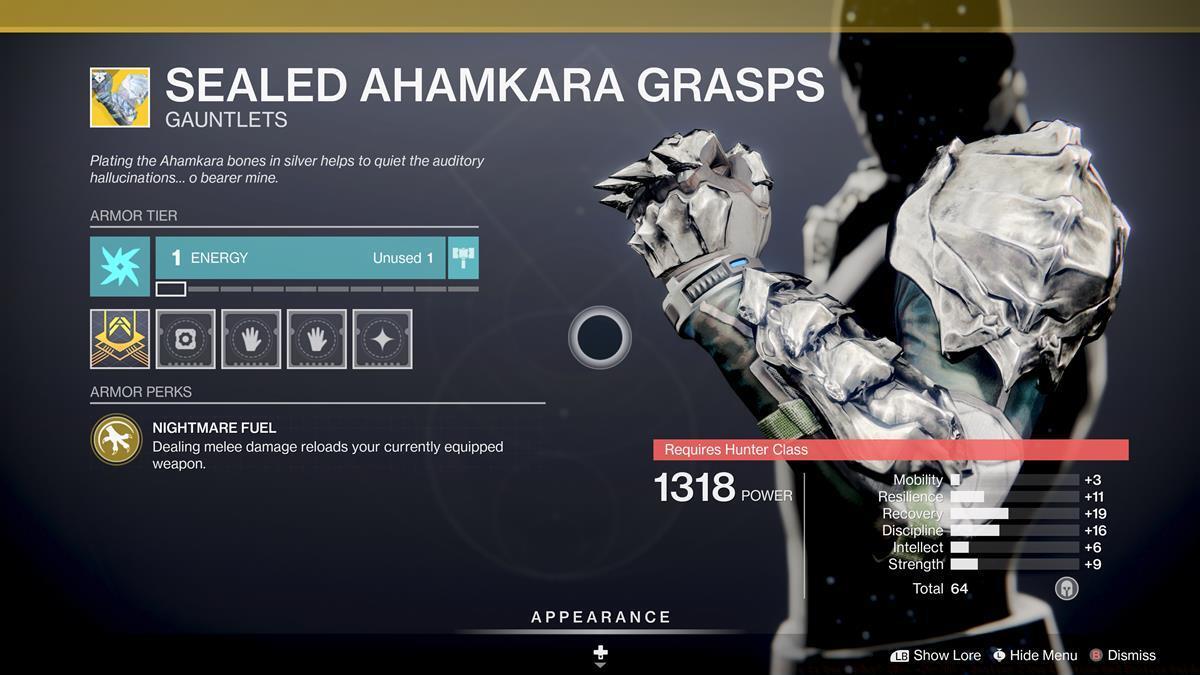
Task: Open the armor energy type icon
Action: click(120, 266)
